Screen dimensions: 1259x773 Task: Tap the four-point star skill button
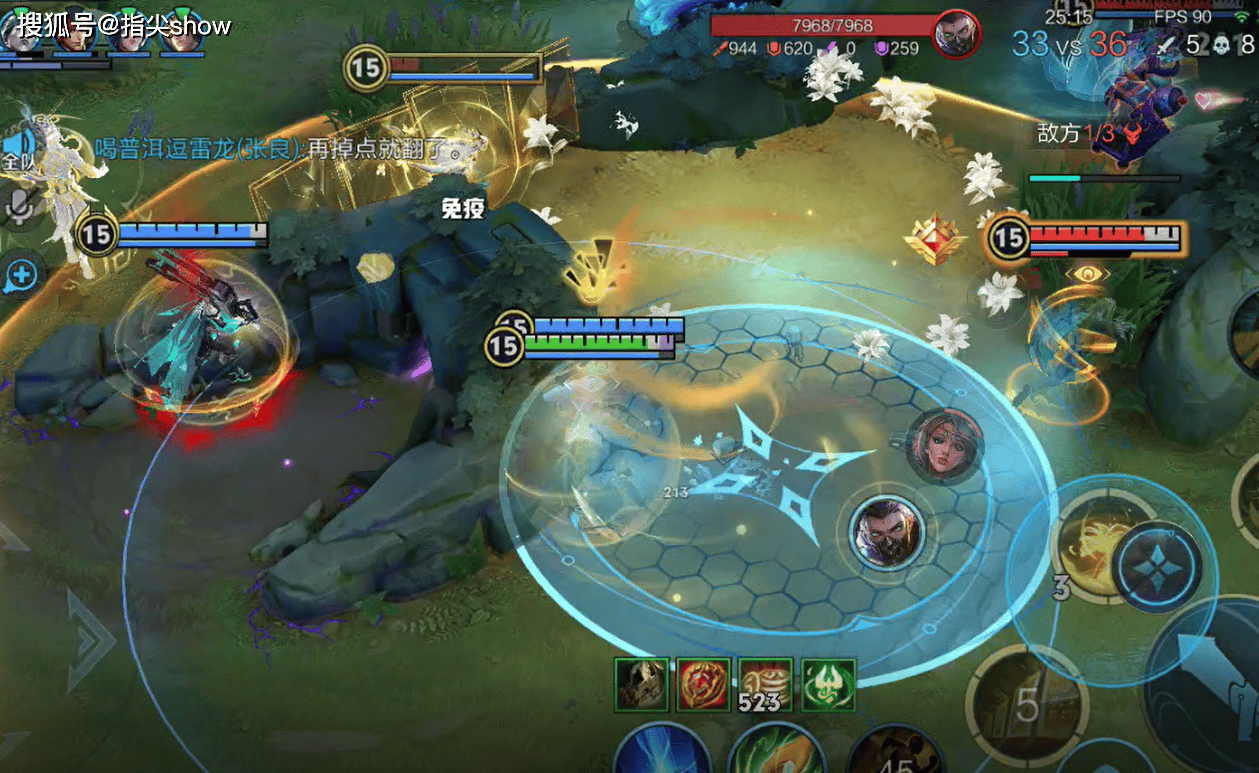(1157, 567)
